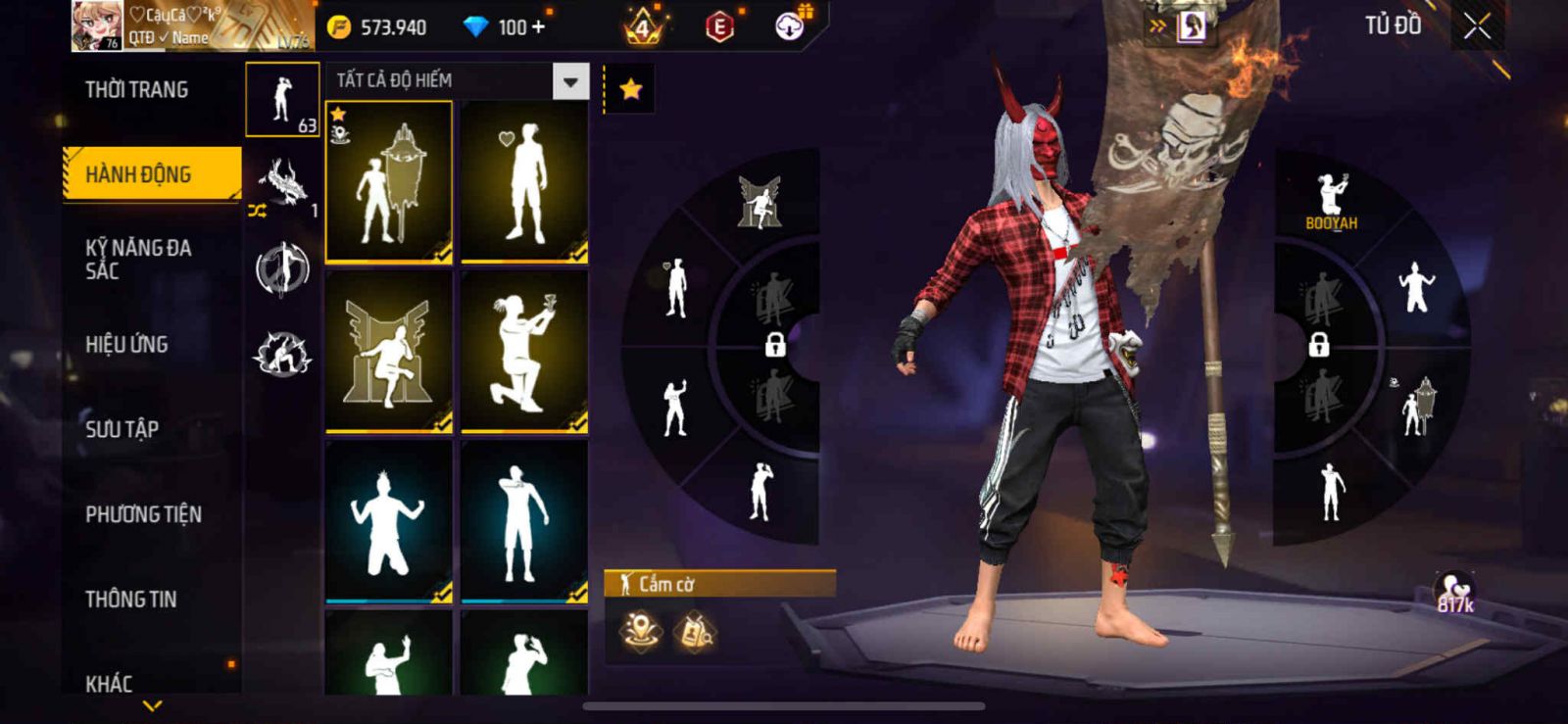The height and width of the screenshot is (724, 1568).
Task: Open the Hiệu Ứng category
Action: coord(126,344)
